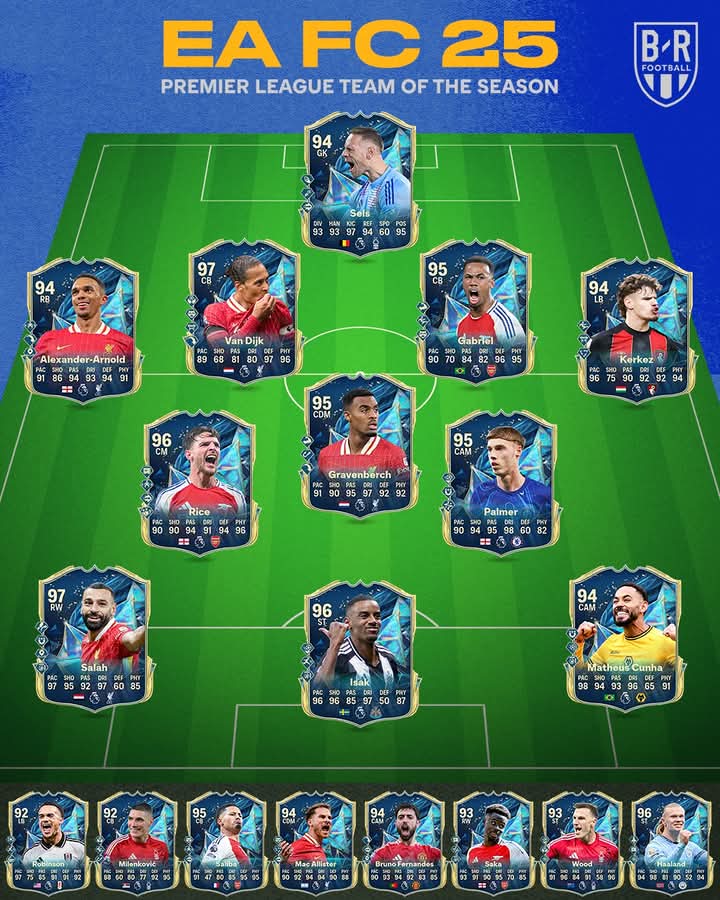The height and width of the screenshot is (900, 720).
Task: Select the Milenković bench card
Action: click(137, 841)
